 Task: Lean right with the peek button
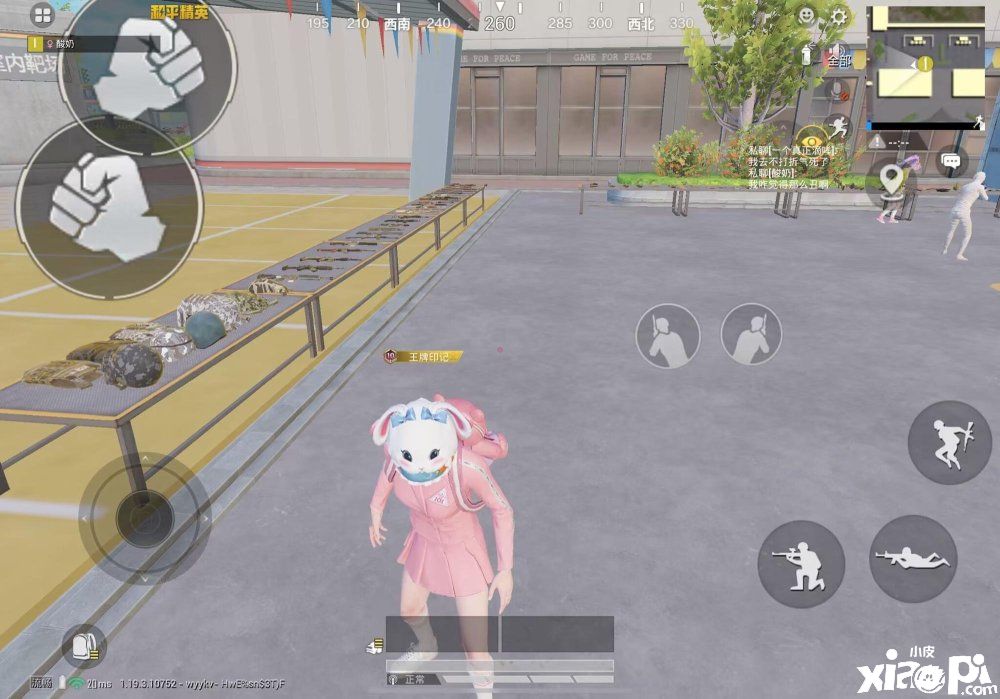tap(752, 335)
